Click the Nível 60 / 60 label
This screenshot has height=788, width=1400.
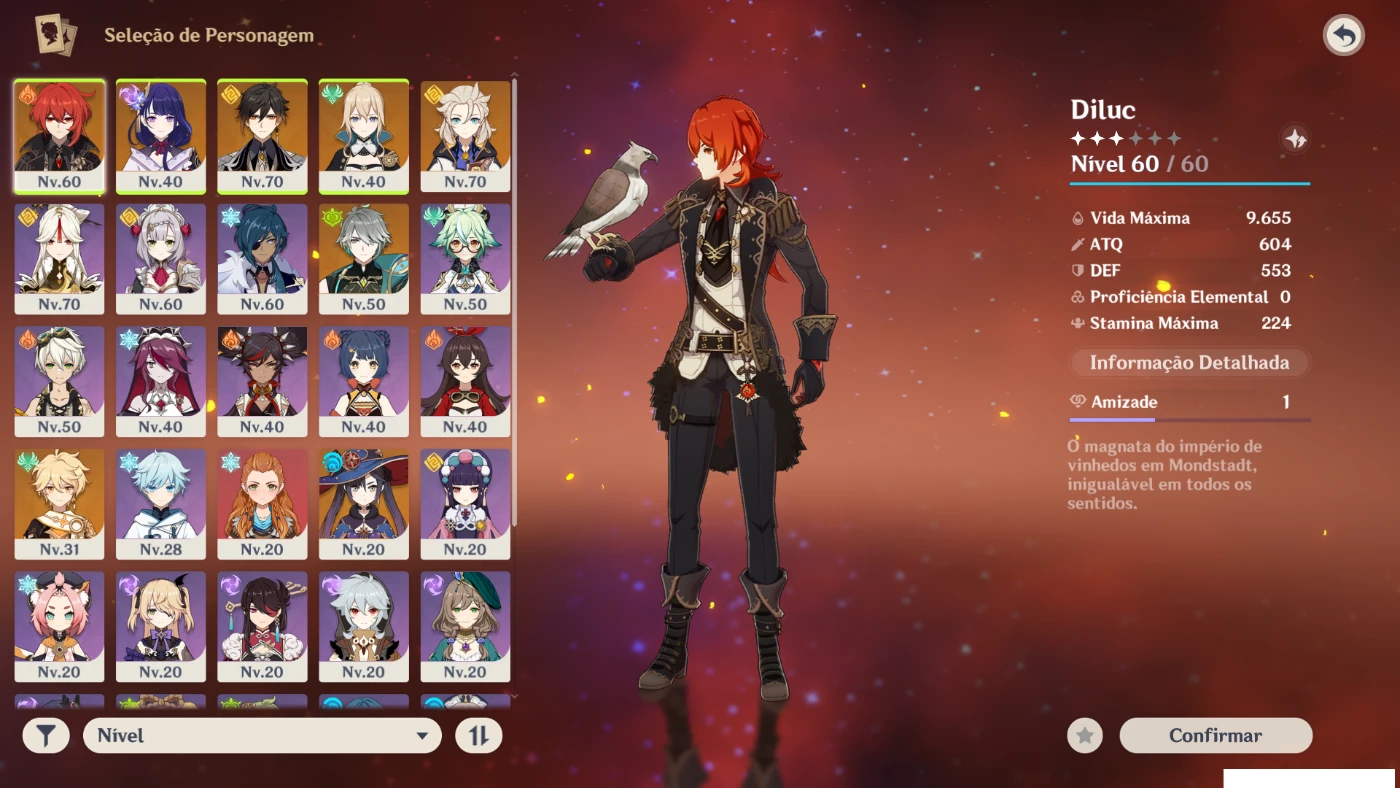(1141, 163)
